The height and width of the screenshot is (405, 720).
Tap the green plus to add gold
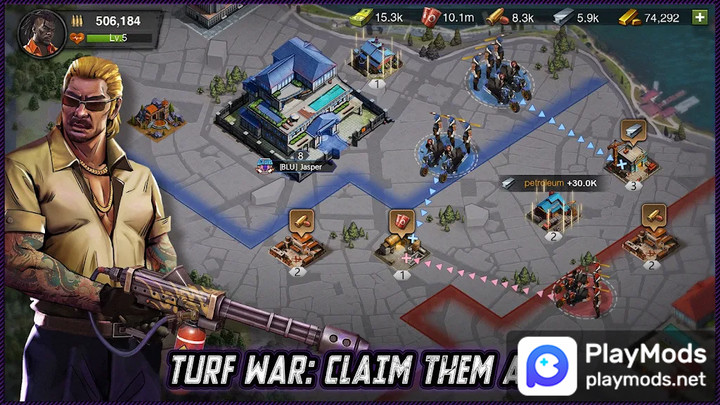(699, 17)
